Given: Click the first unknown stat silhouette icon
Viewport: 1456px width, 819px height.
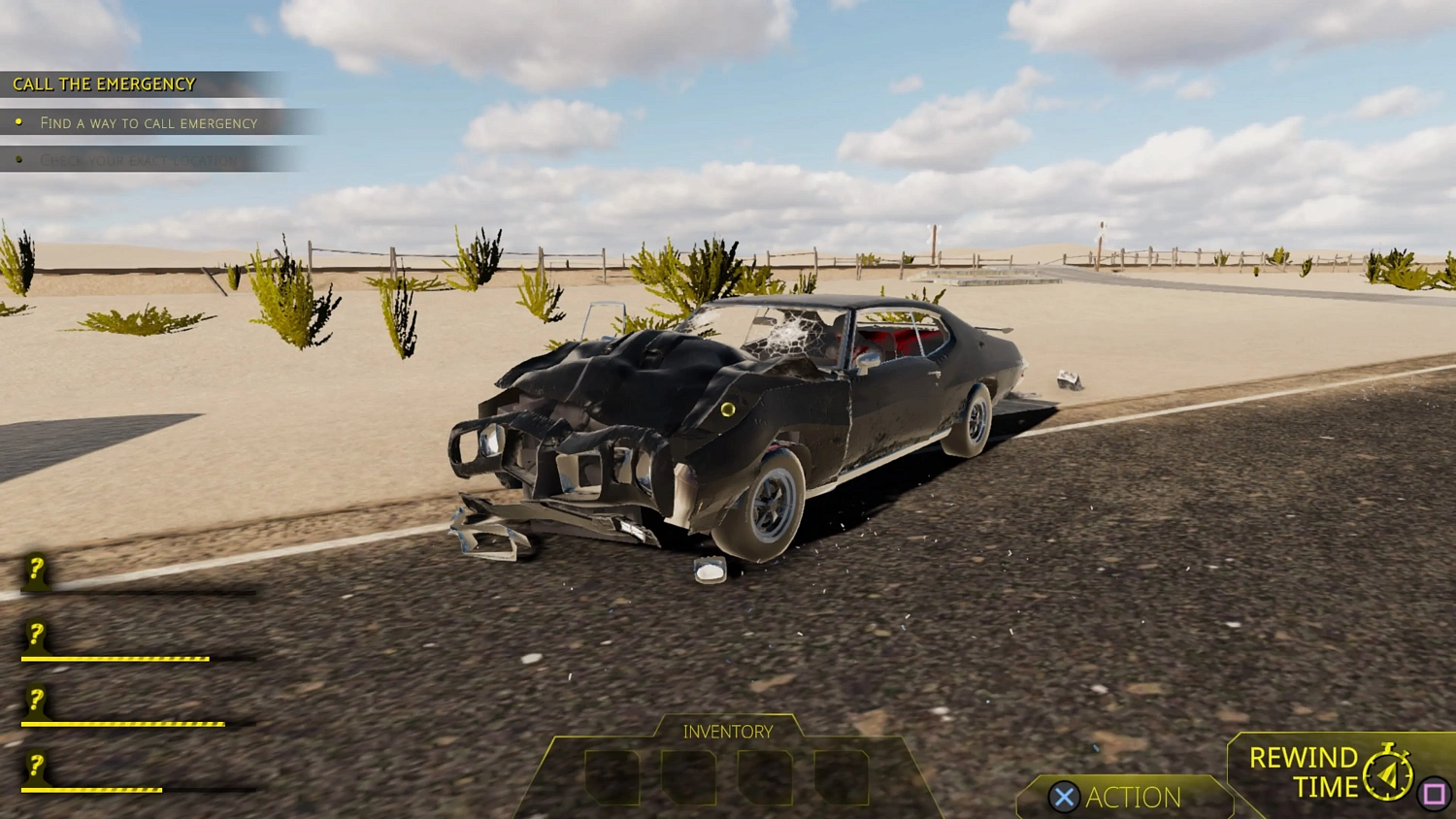Looking at the screenshot, I should 35,573.
